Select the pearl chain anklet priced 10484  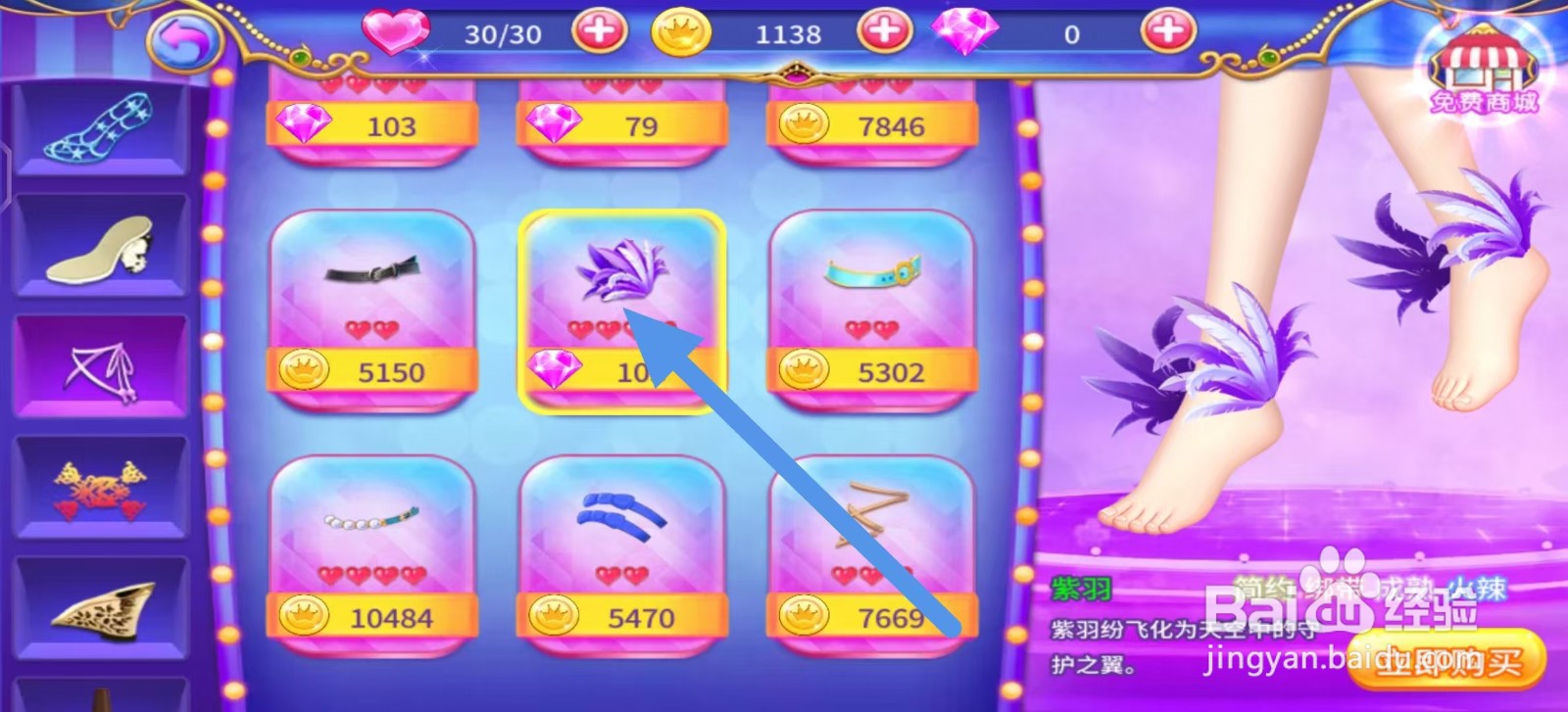(x=372, y=553)
